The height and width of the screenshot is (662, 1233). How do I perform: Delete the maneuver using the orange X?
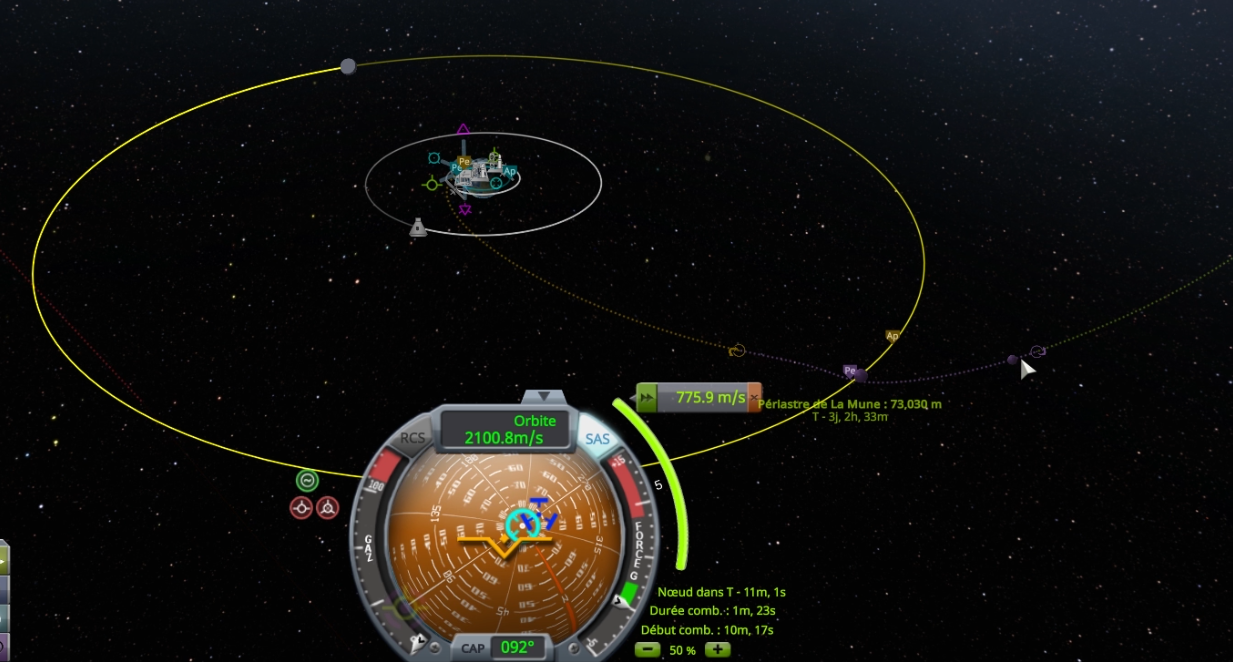click(754, 398)
